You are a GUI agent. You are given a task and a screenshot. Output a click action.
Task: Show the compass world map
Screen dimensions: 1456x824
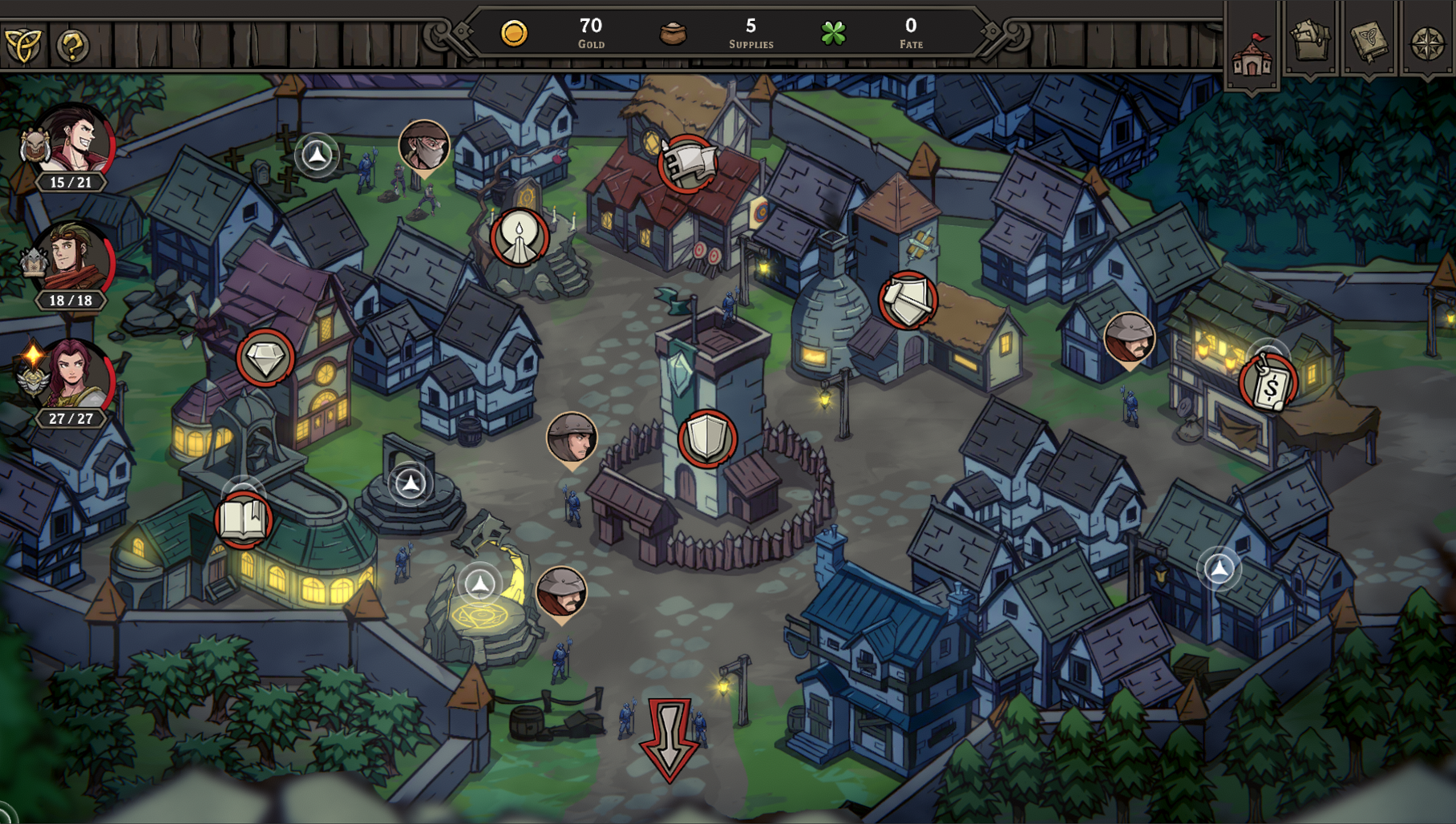[1427, 43]
